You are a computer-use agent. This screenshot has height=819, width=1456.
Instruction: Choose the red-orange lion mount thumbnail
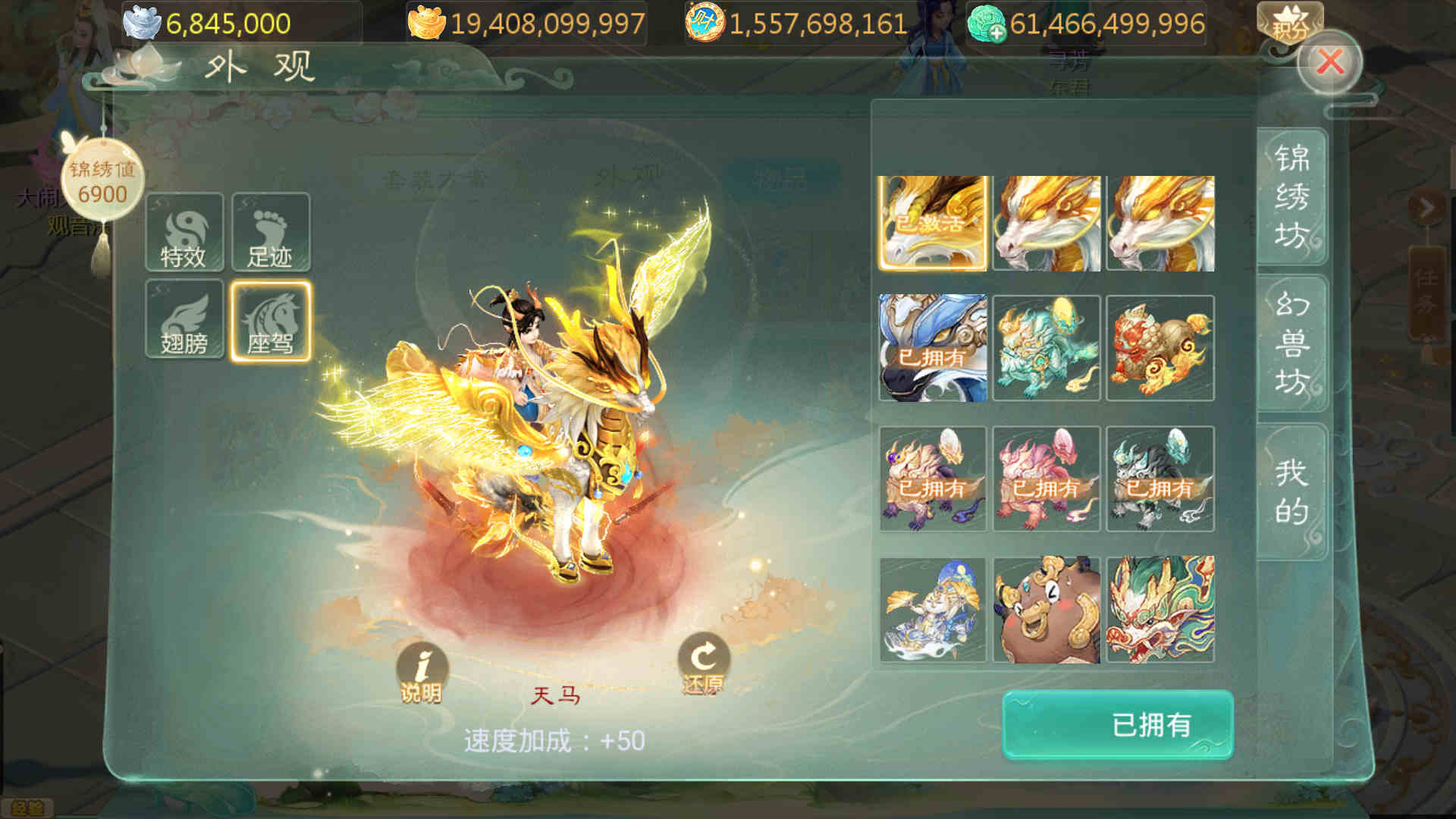(1160, 348)
